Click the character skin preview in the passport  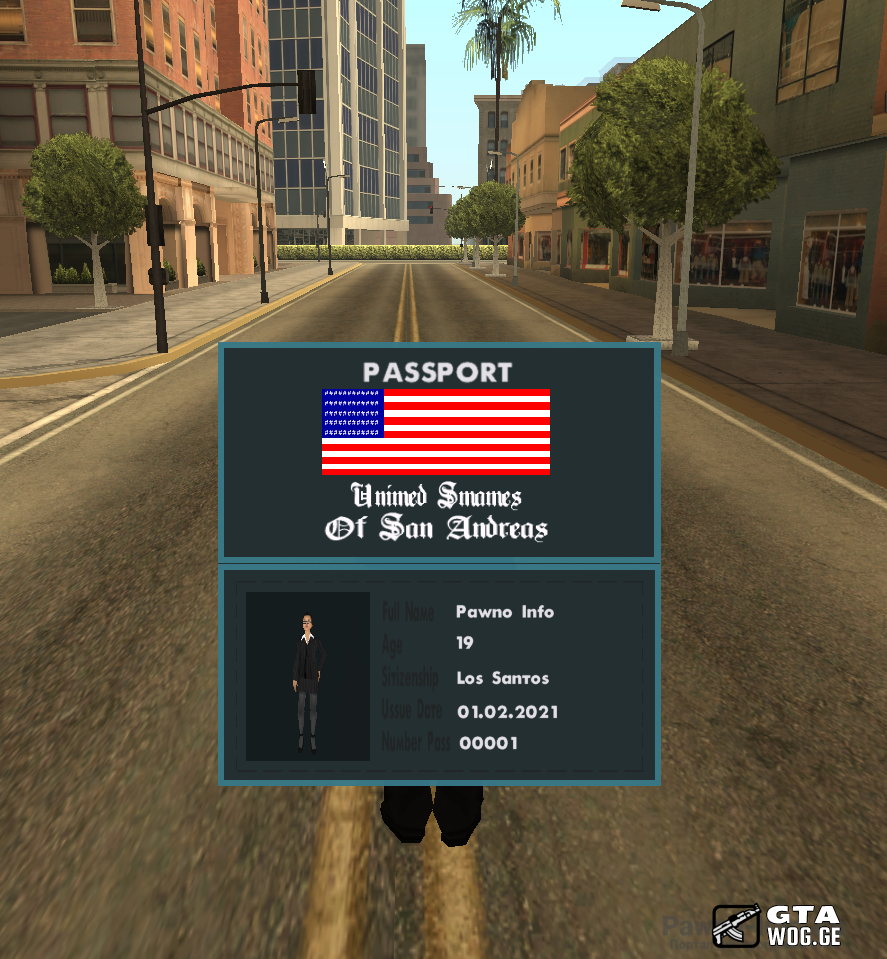click(308, 676)
